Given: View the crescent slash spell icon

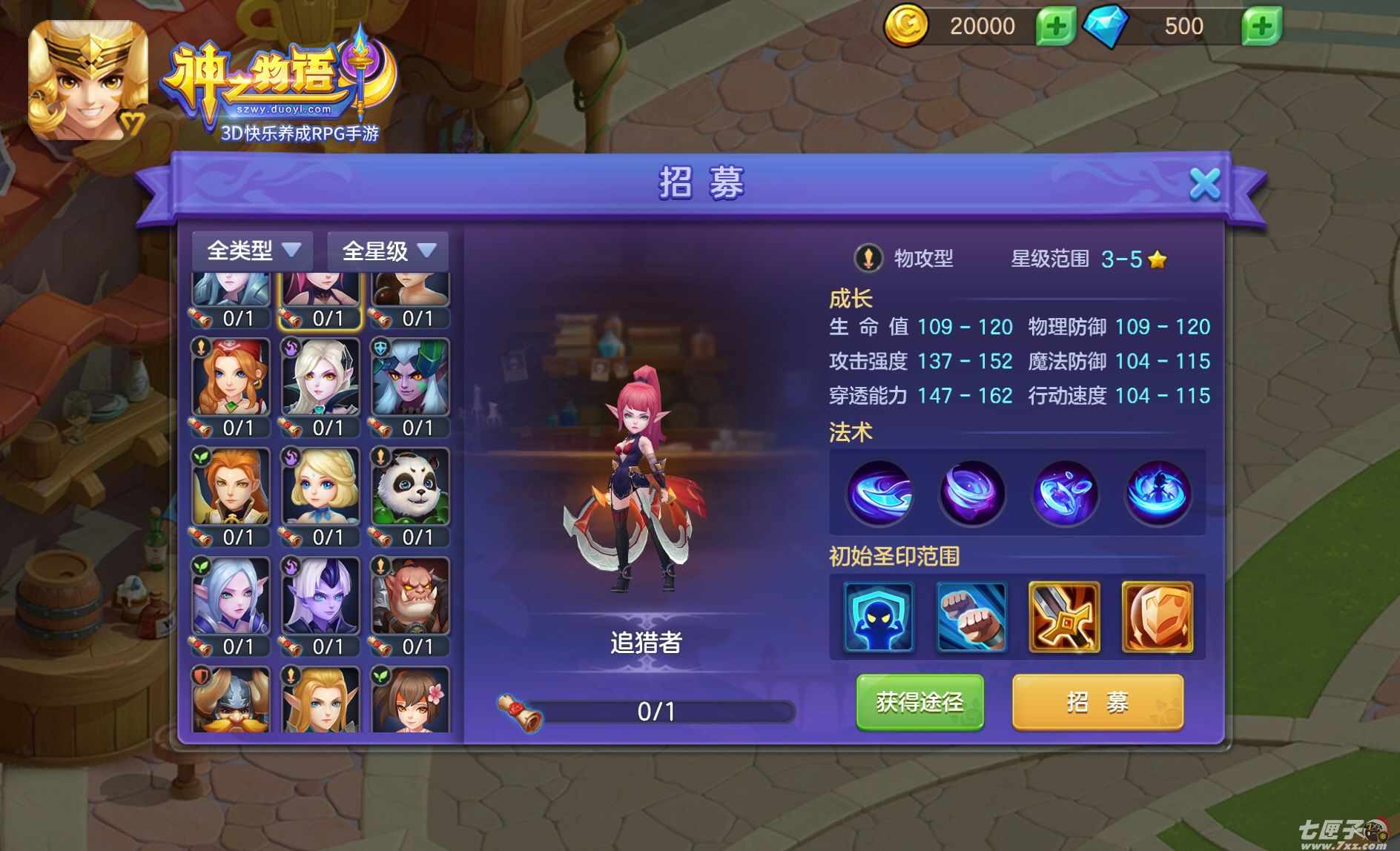Looking at the screenshot, I should (879, 493).
